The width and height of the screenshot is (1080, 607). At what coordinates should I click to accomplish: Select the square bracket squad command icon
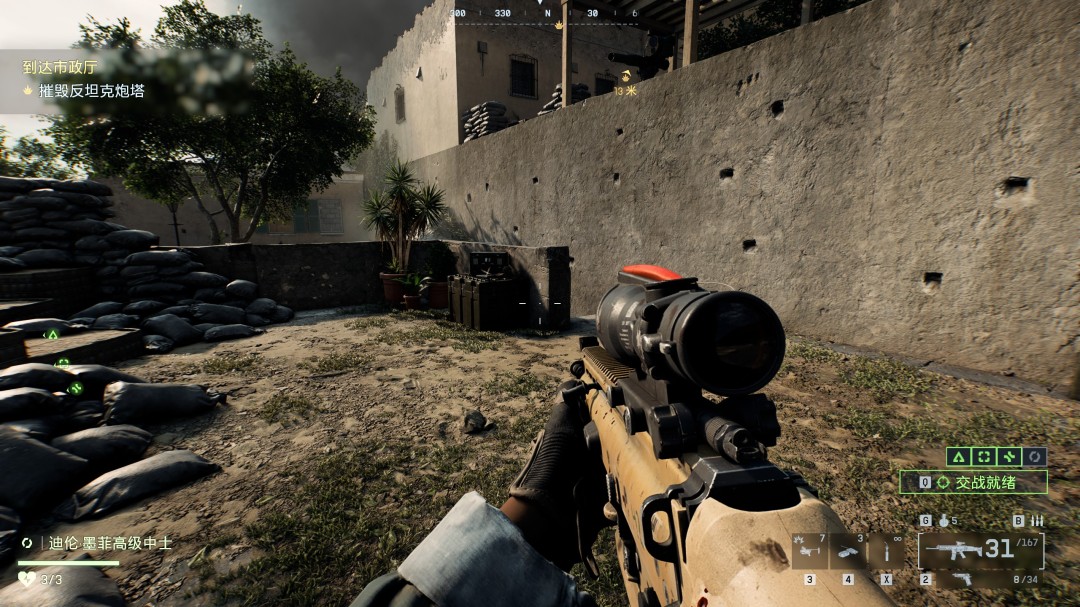coord(983,456)
